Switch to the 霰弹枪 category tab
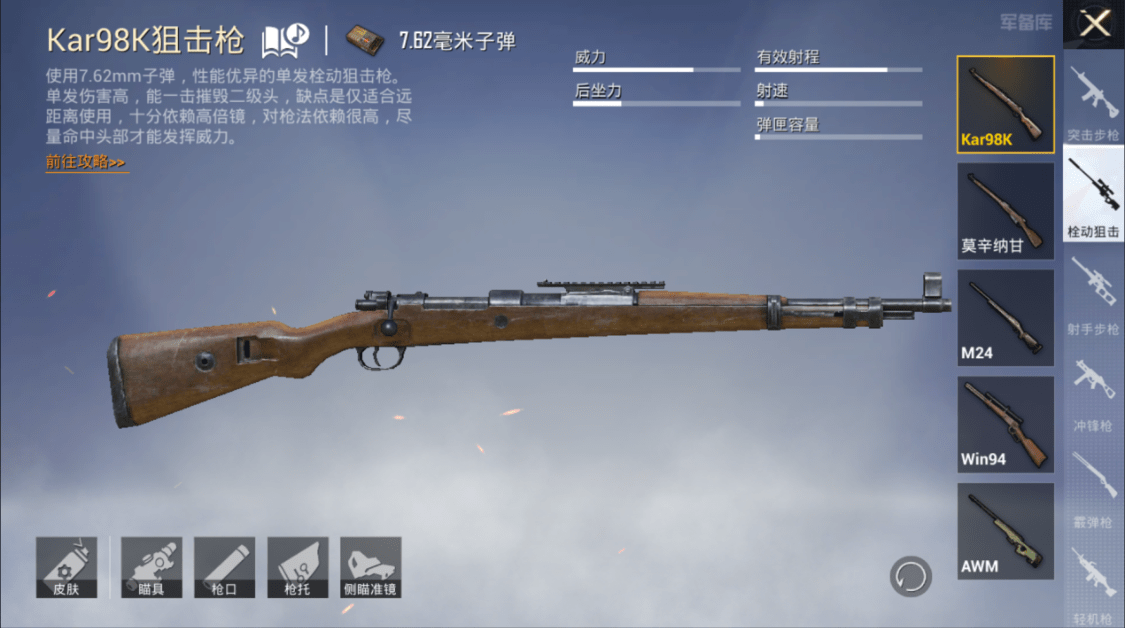The image size is (1125, 628). (x=1094, y=490)
